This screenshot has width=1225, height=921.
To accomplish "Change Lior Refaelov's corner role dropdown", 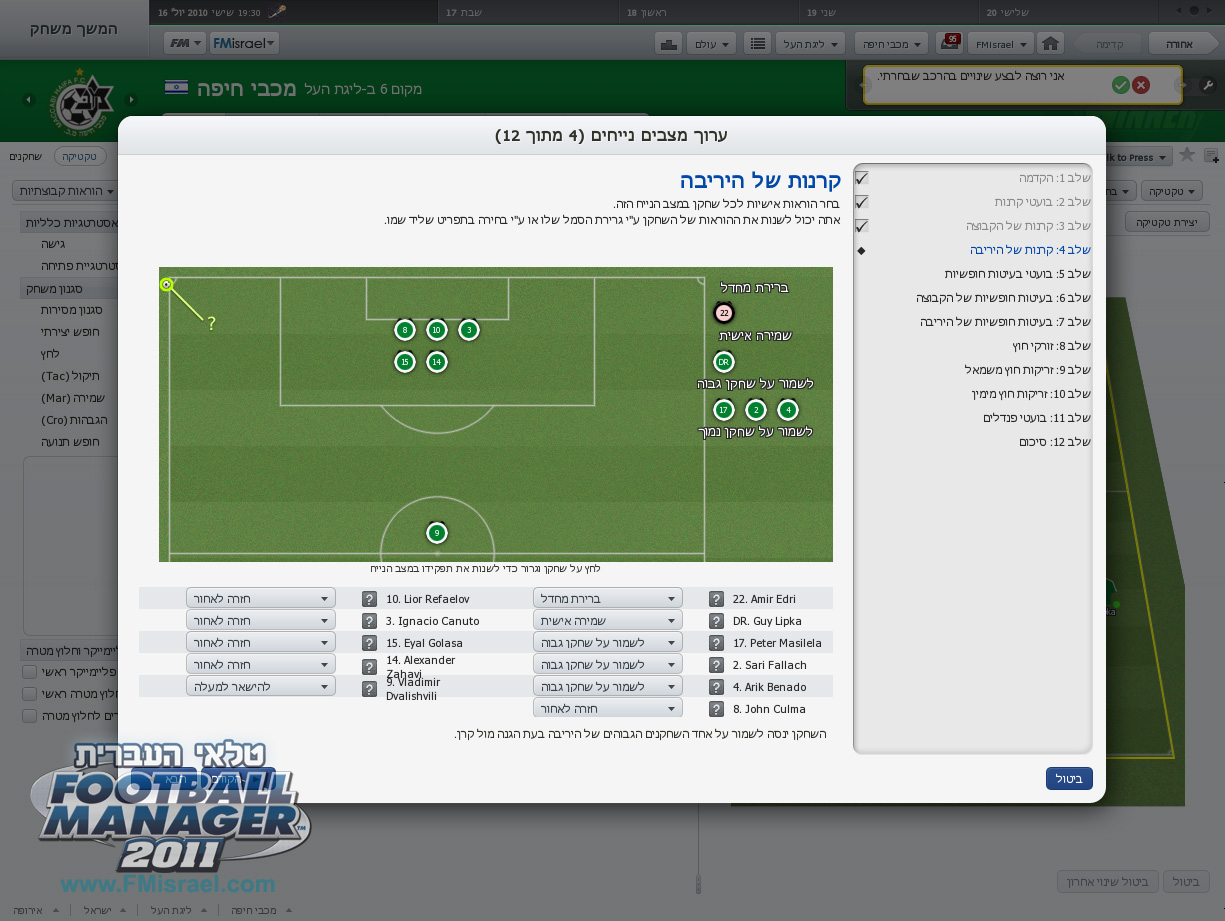I will (260, 599).
